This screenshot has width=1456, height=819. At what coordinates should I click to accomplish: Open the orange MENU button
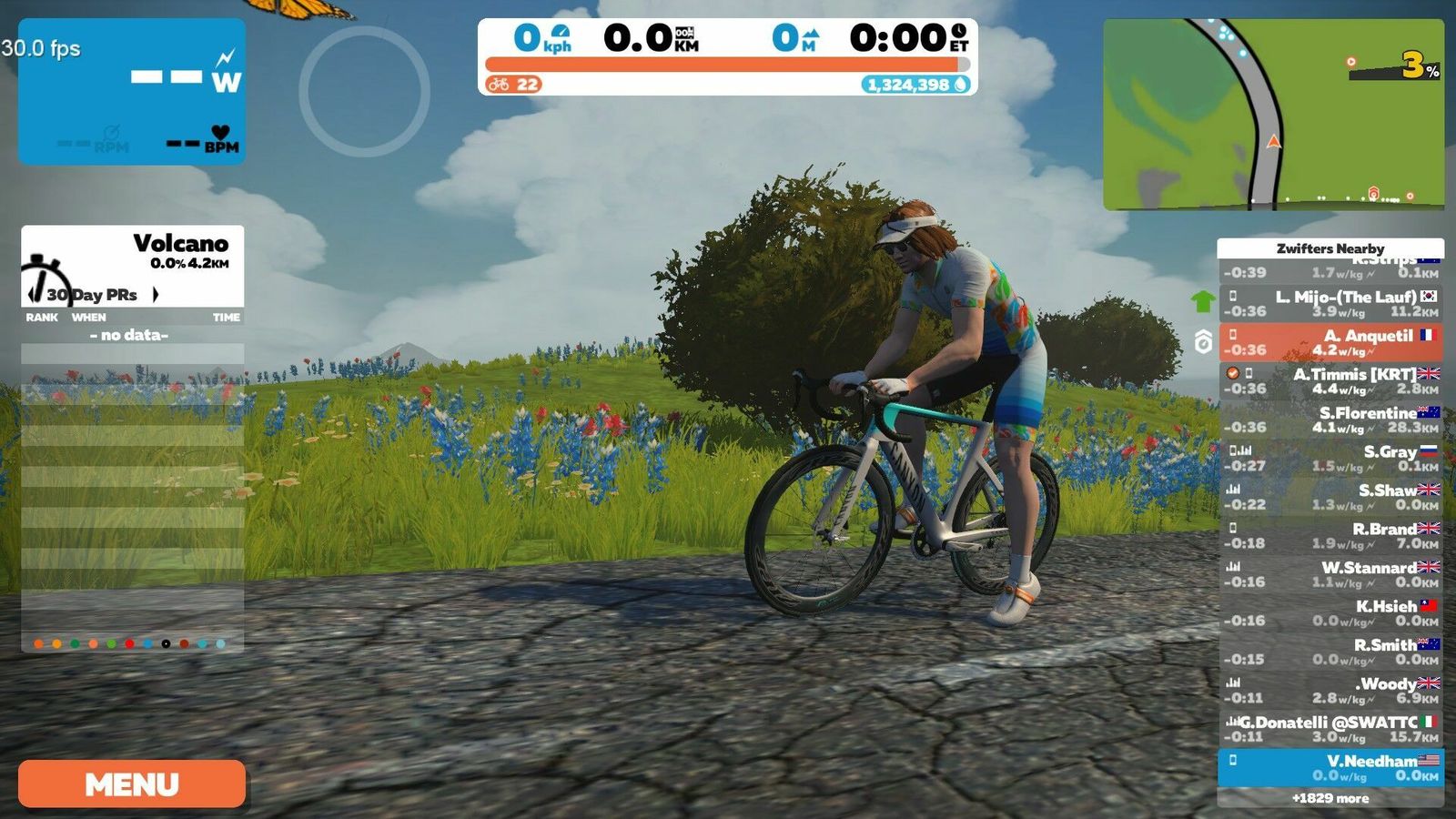click(x=132, y=784)
